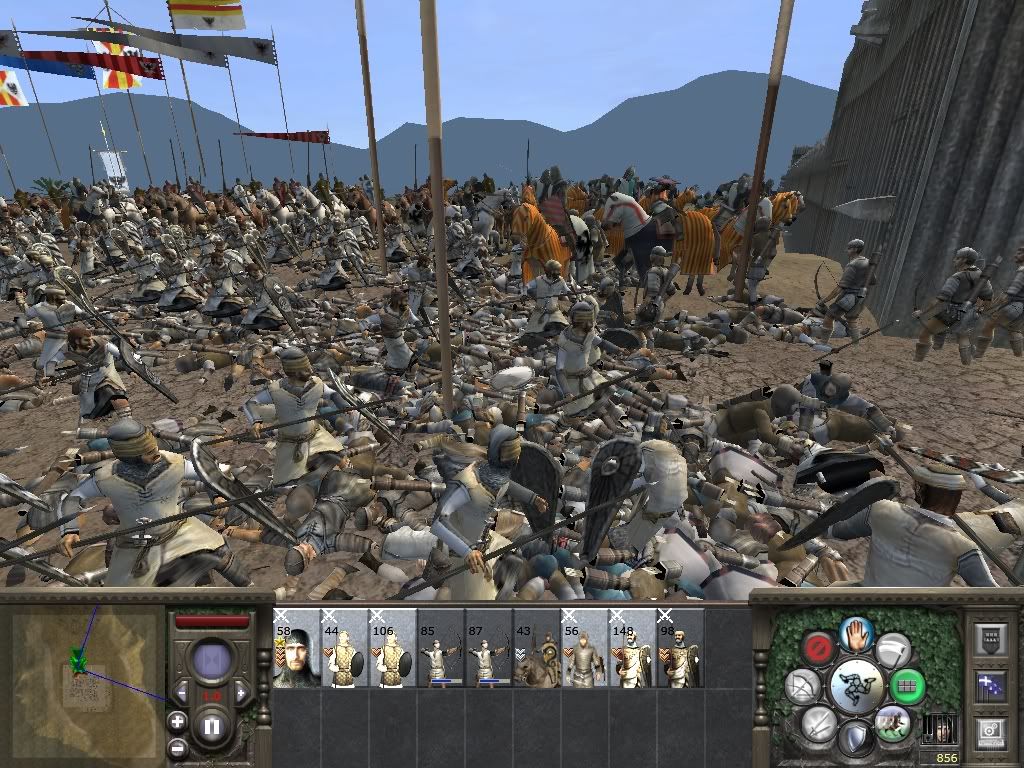Viewport: 1024px width, 768px height.
Task: Select the 44-man infantry unit card
Action: click(x=344, y=648)
